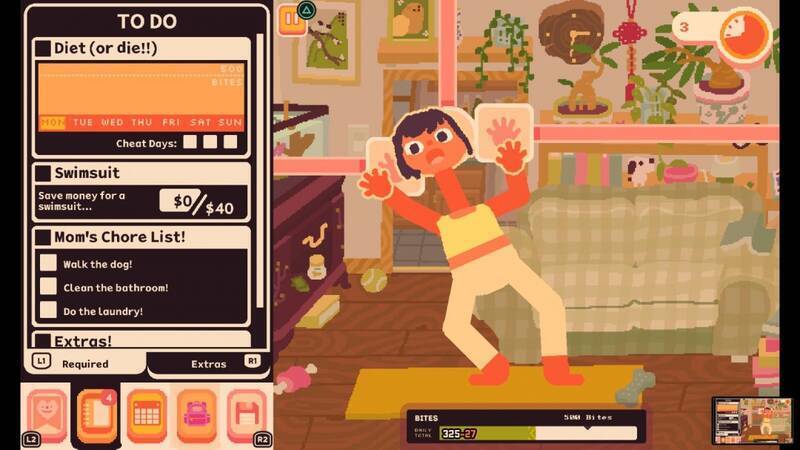This screenshot has height=450, width=800.
Task: Open the calendar menu icon
Action: [147, 414]
